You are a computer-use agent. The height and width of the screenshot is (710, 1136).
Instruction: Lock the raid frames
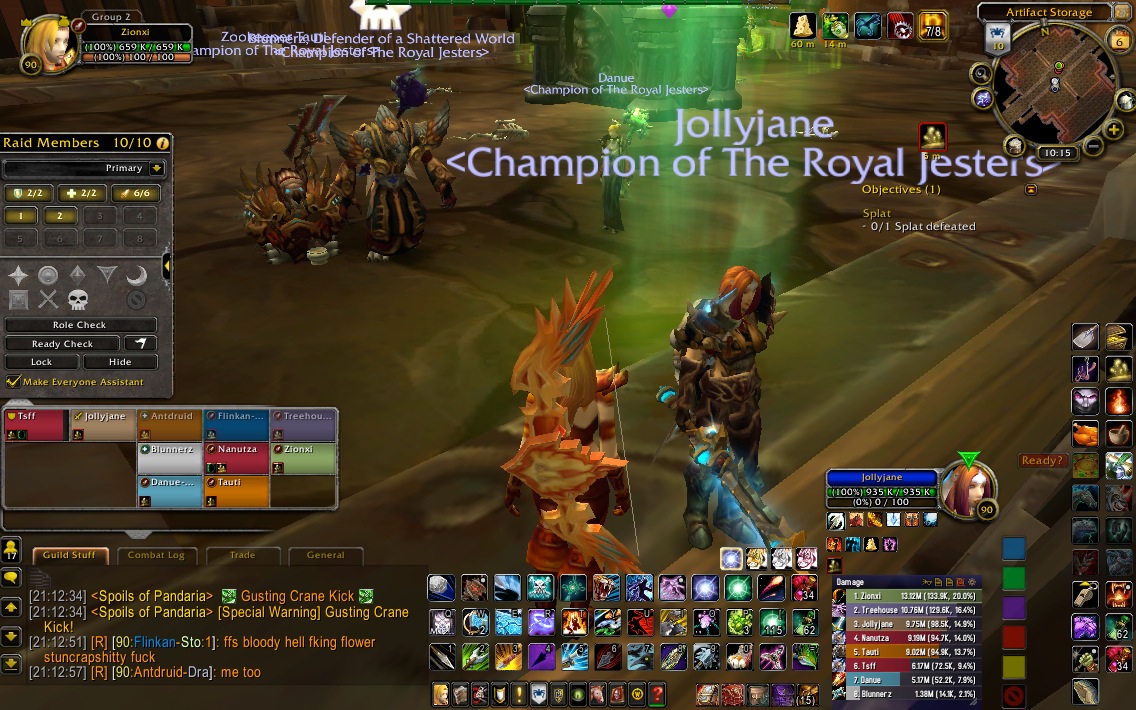(x=42, y=362)
